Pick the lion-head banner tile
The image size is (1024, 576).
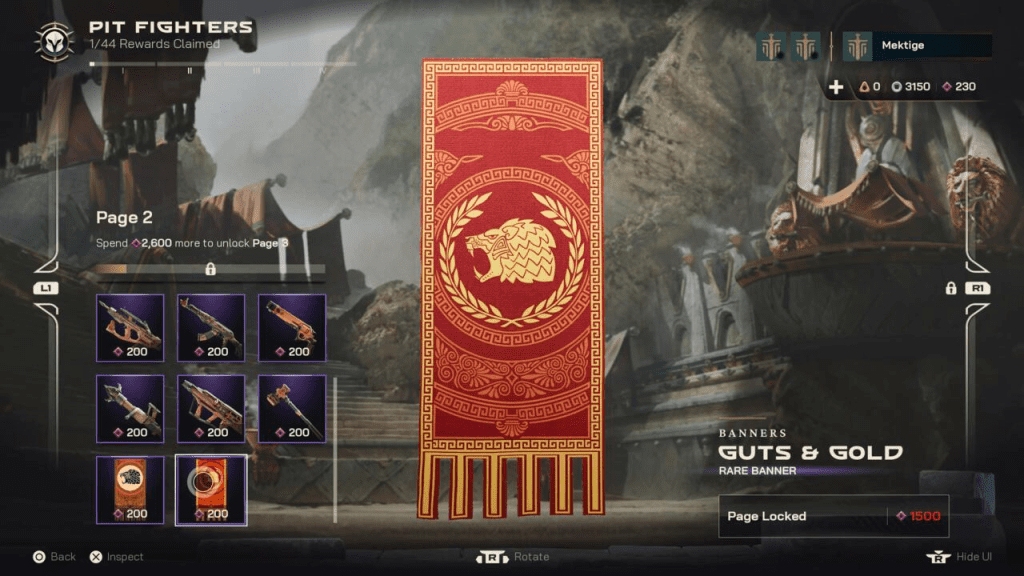point(130,489)
